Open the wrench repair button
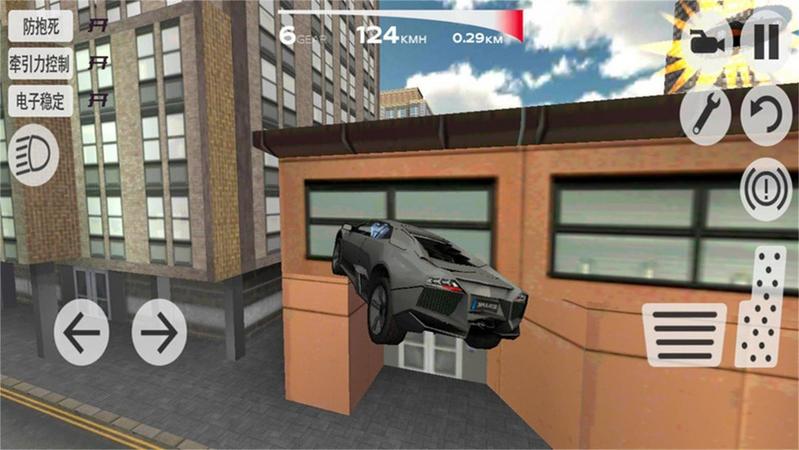This screenshot has width=799, height=450. point(705,117)
